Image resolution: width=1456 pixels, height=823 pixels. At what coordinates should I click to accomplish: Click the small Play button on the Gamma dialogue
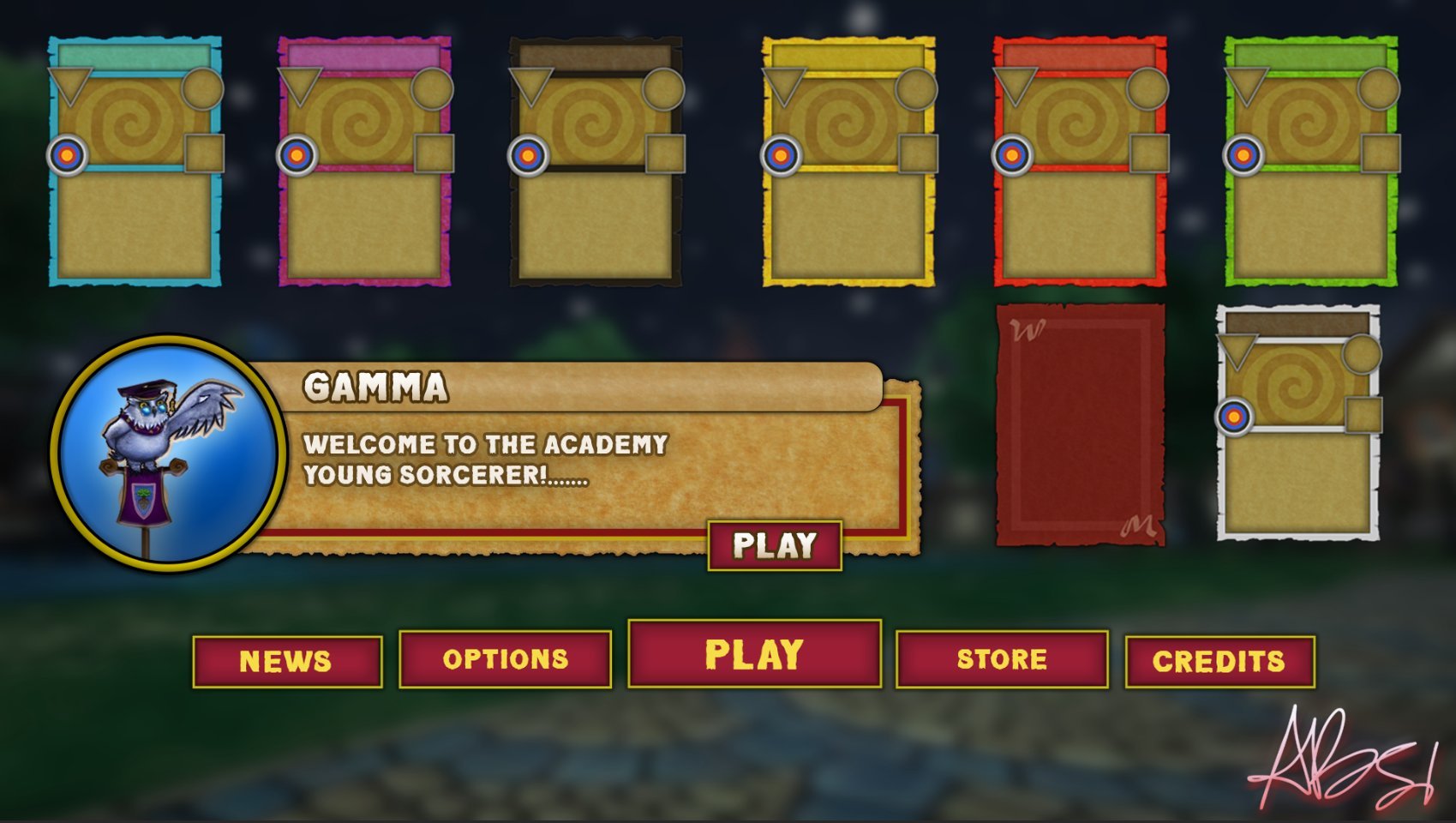click(775, 545)
